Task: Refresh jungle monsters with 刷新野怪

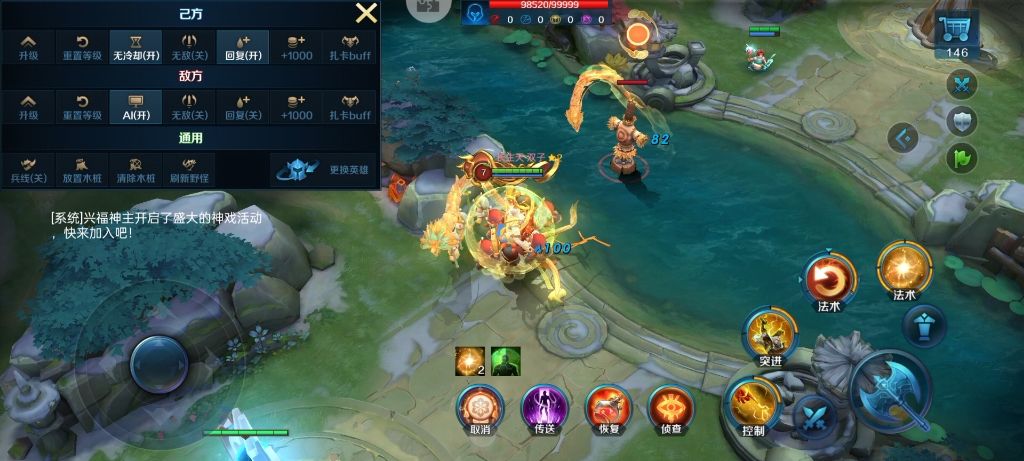Action: [189, 170]
